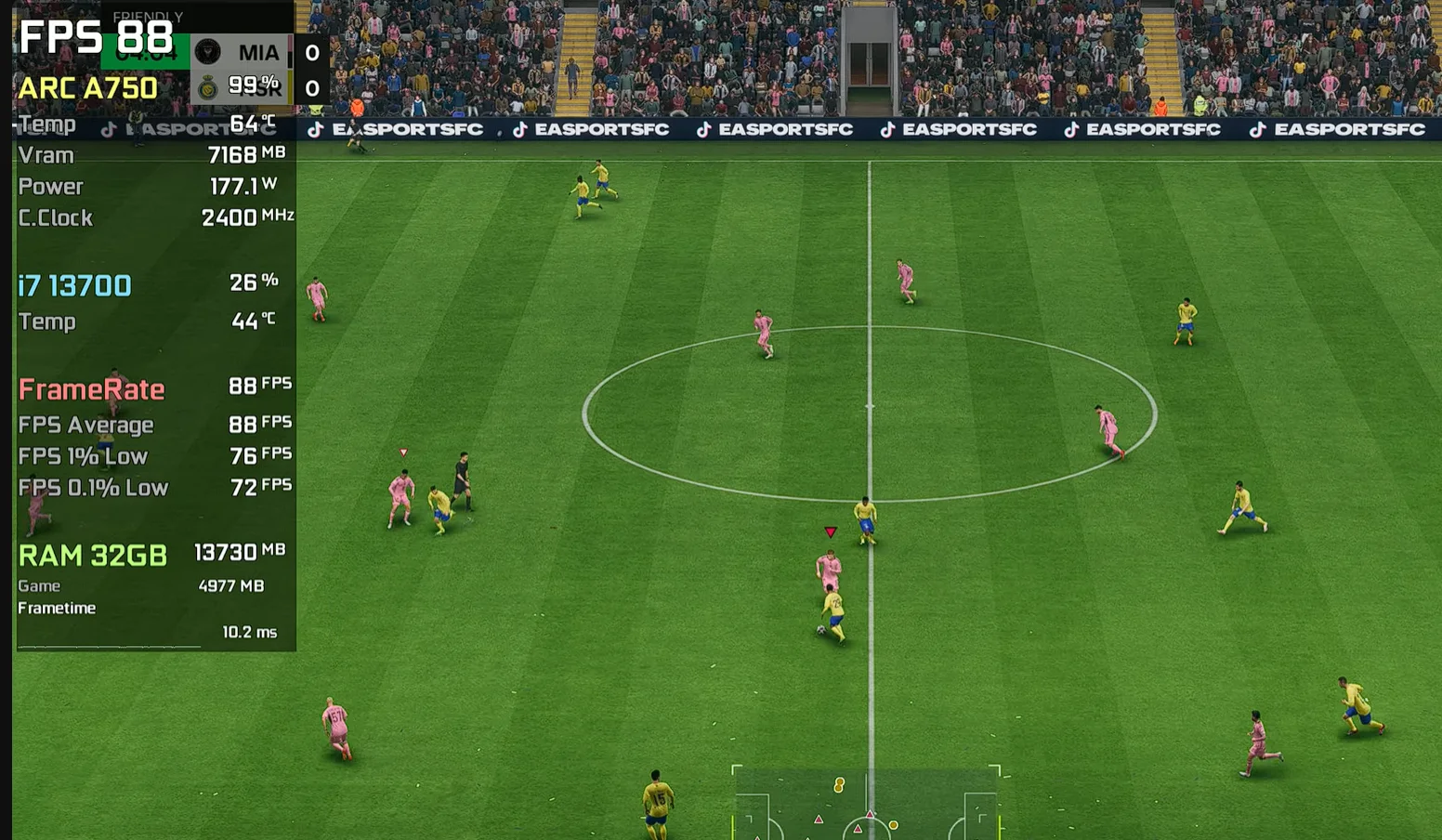Click the pitch radar minimap
This screenshot has width=1442, height=840.
coord(866,804)
